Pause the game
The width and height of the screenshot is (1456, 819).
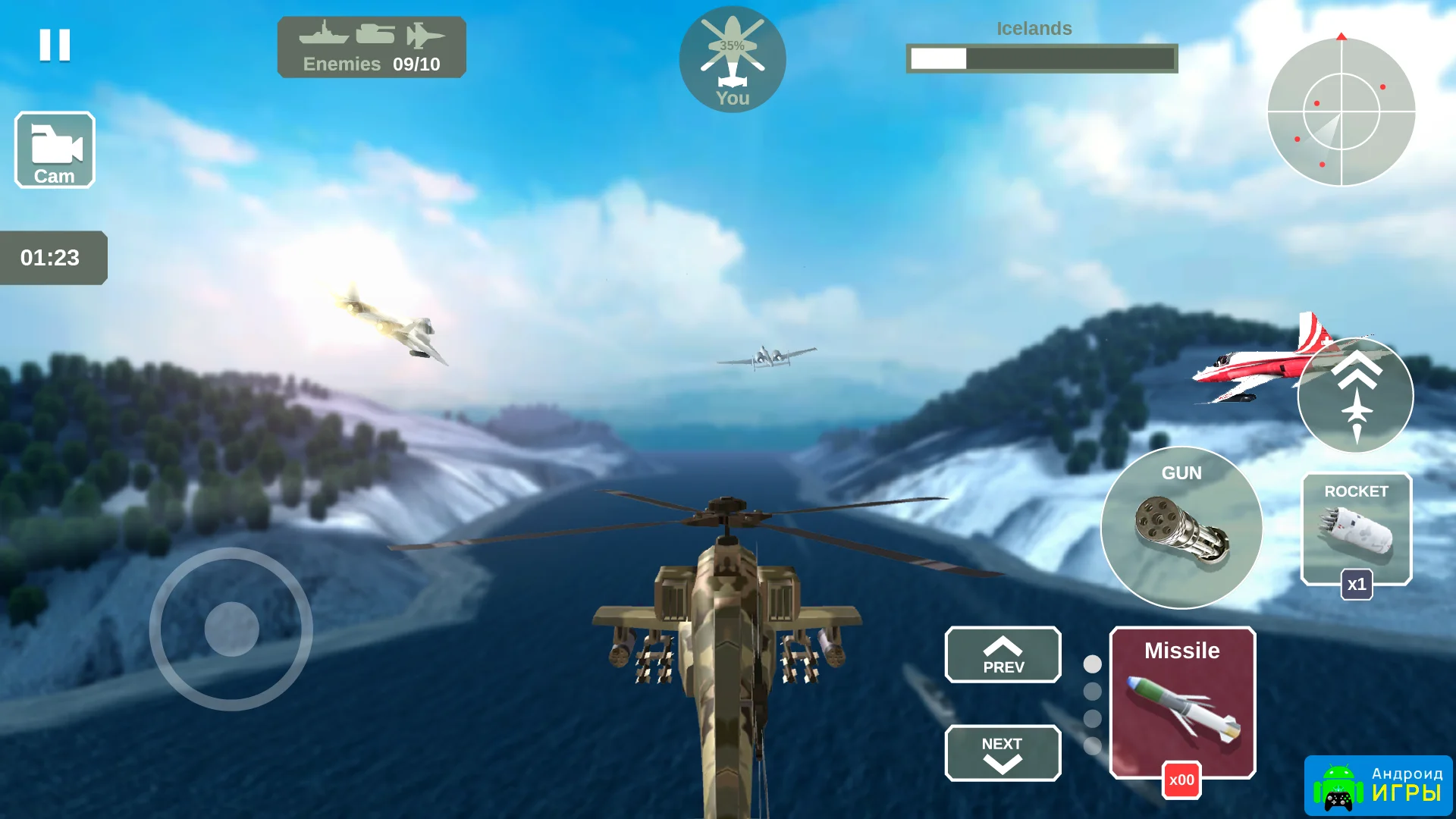[55, 45]
